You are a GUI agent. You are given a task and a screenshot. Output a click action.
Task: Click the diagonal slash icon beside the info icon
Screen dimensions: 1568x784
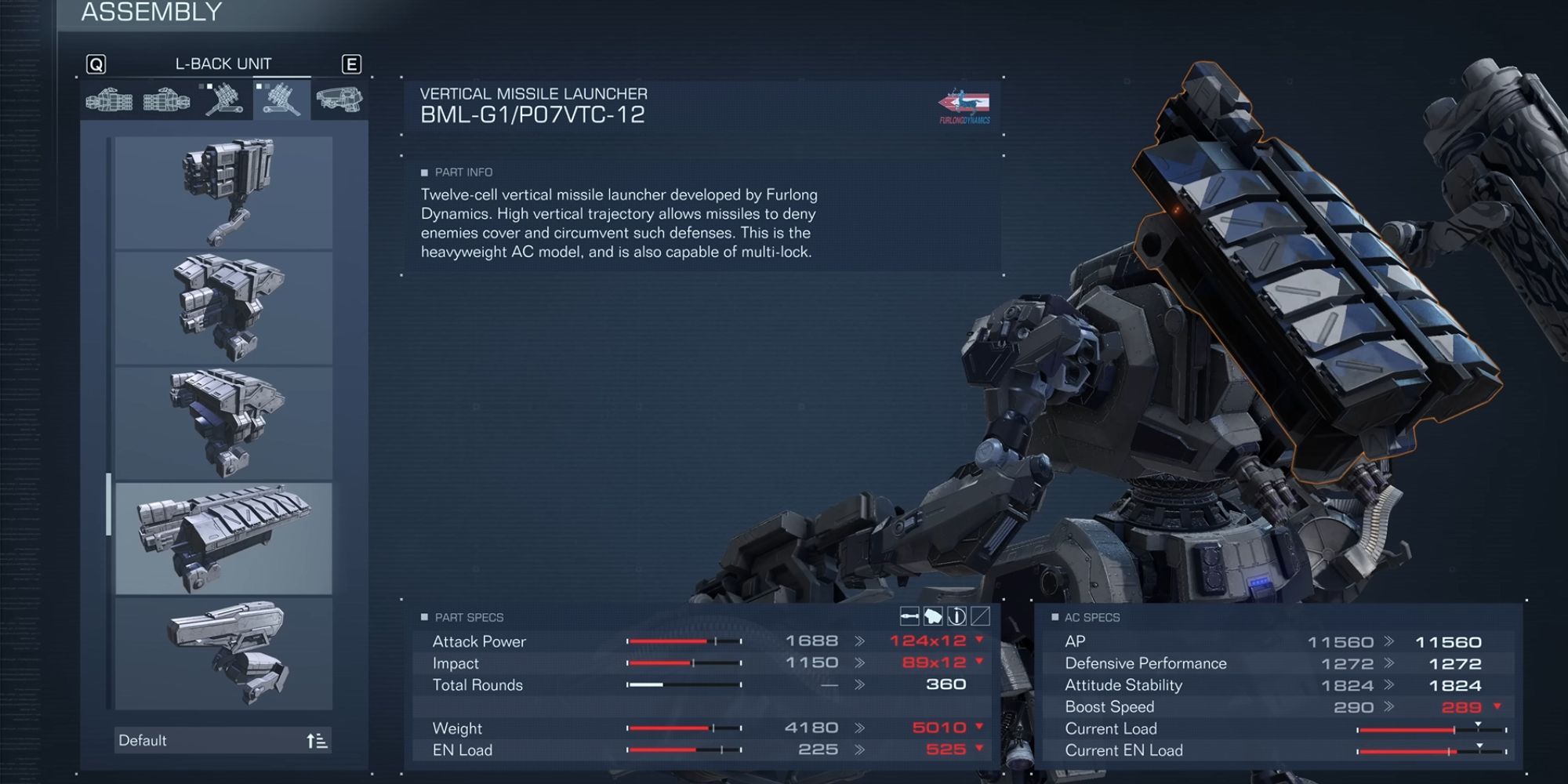click(x=981, y=616)
